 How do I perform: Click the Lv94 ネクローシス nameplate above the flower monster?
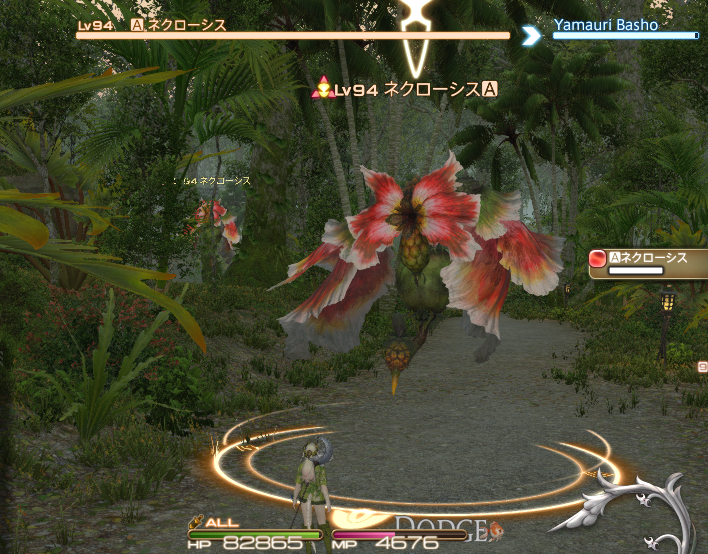(408, 90)
